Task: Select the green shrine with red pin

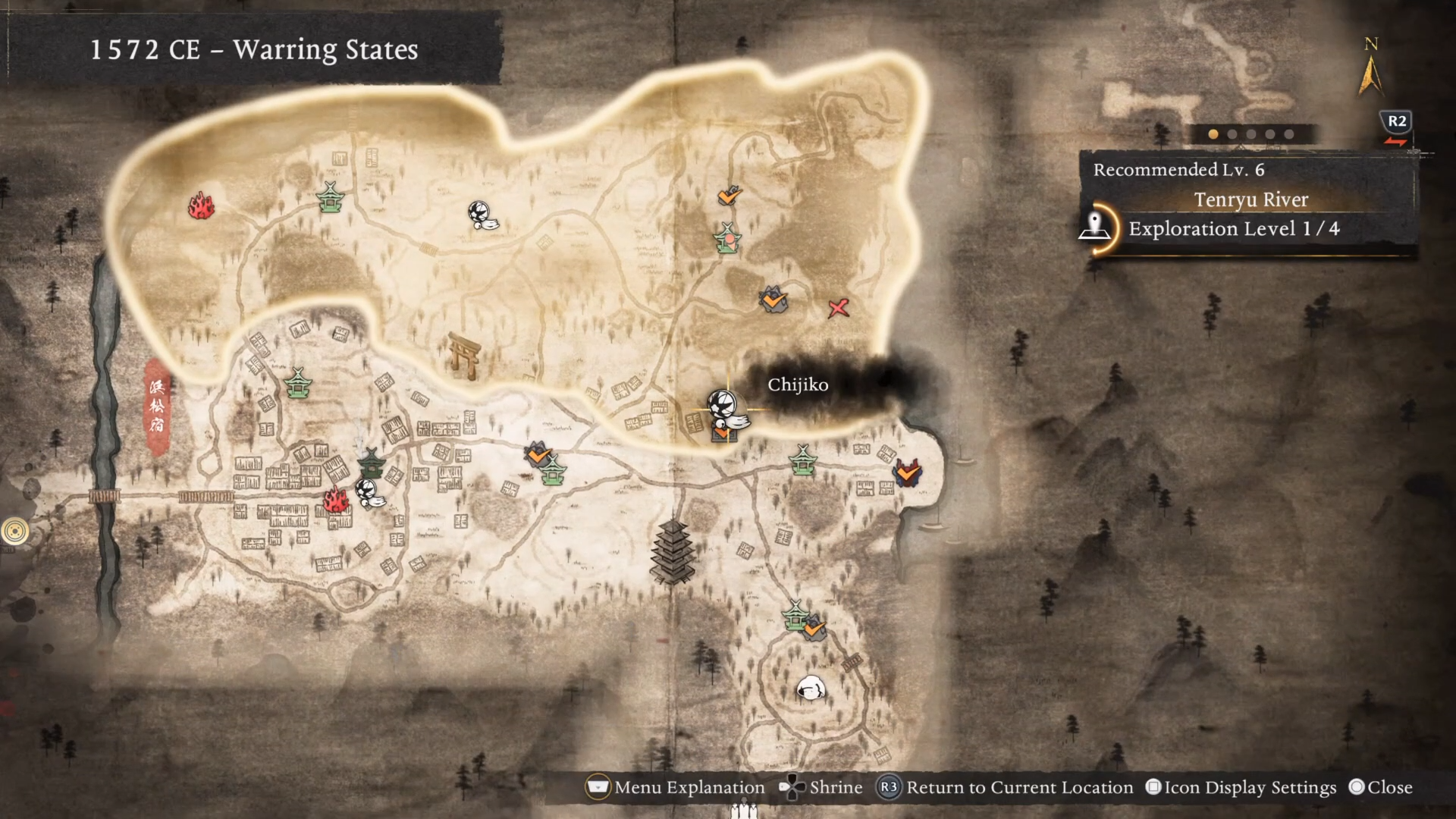Action: [x=728, y=239]
